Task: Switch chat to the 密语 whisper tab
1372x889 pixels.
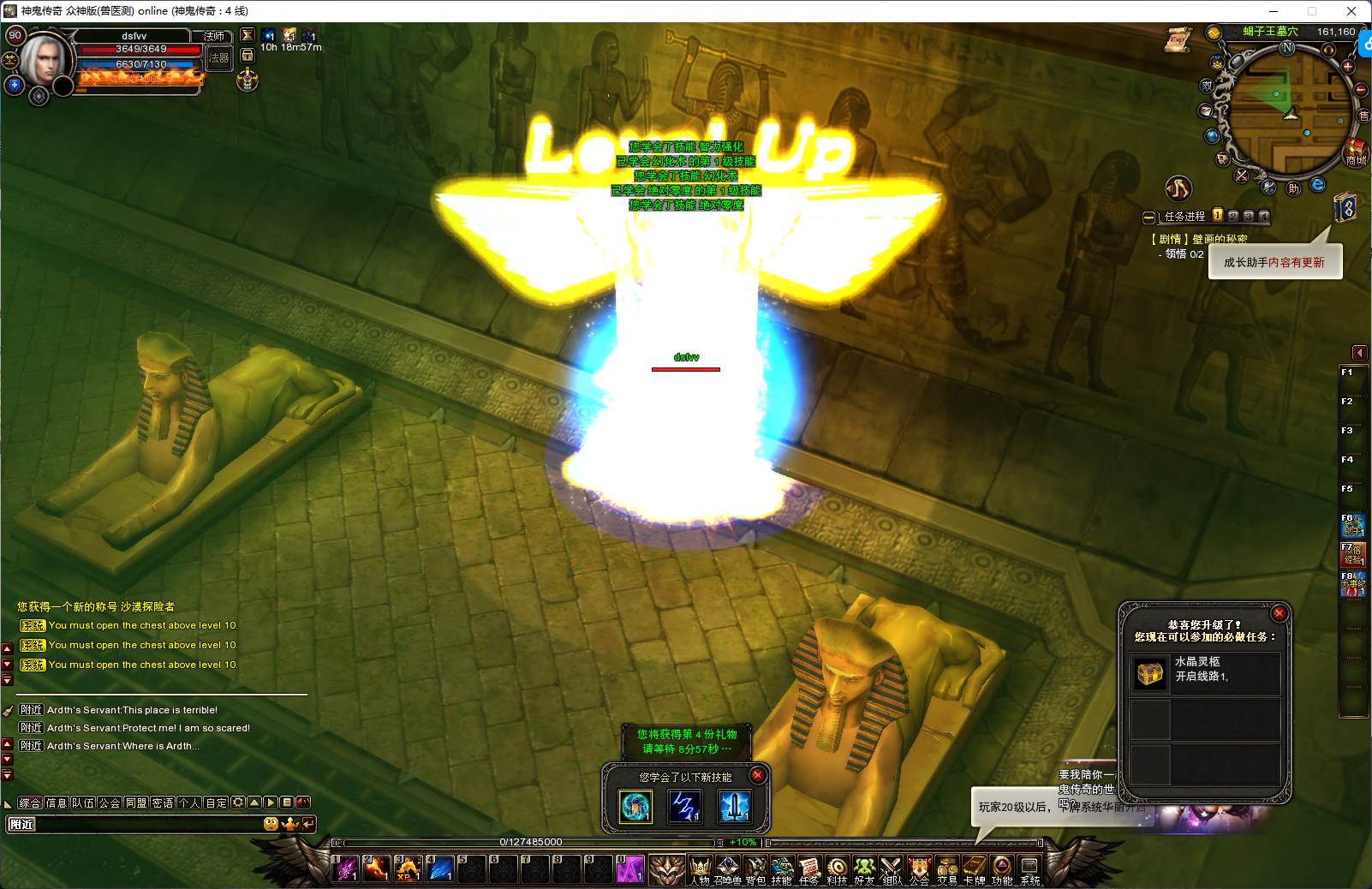Action: click(163, 802)
